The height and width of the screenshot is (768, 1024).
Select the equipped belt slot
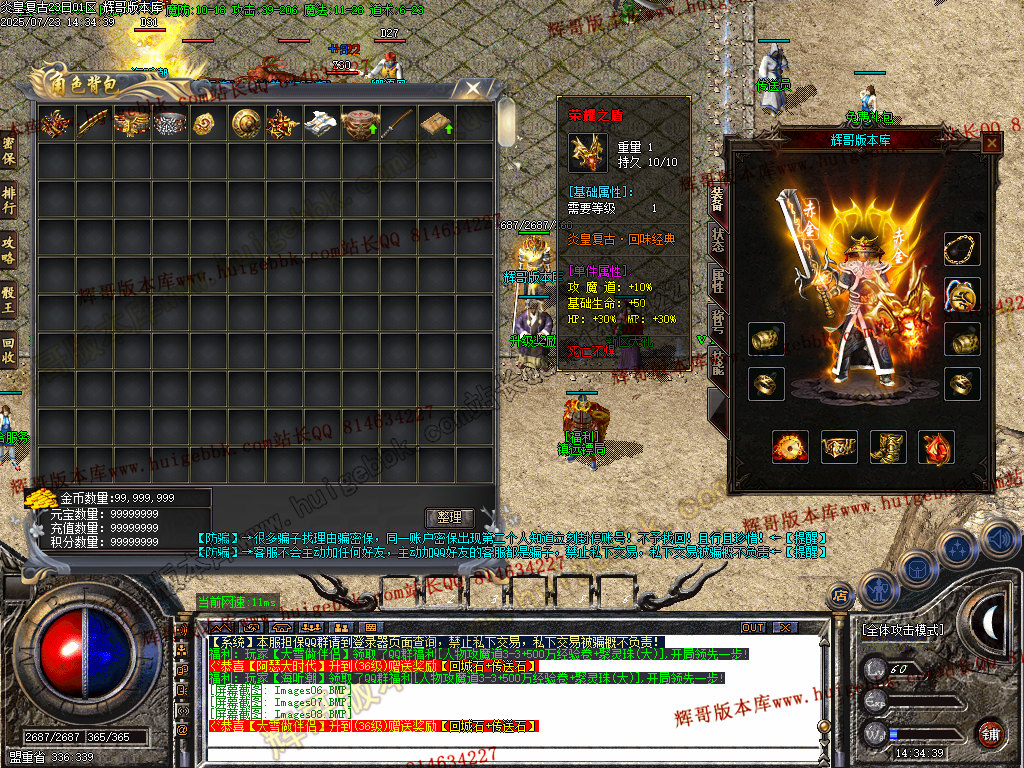pyautogui.click(x=837, y=447)
